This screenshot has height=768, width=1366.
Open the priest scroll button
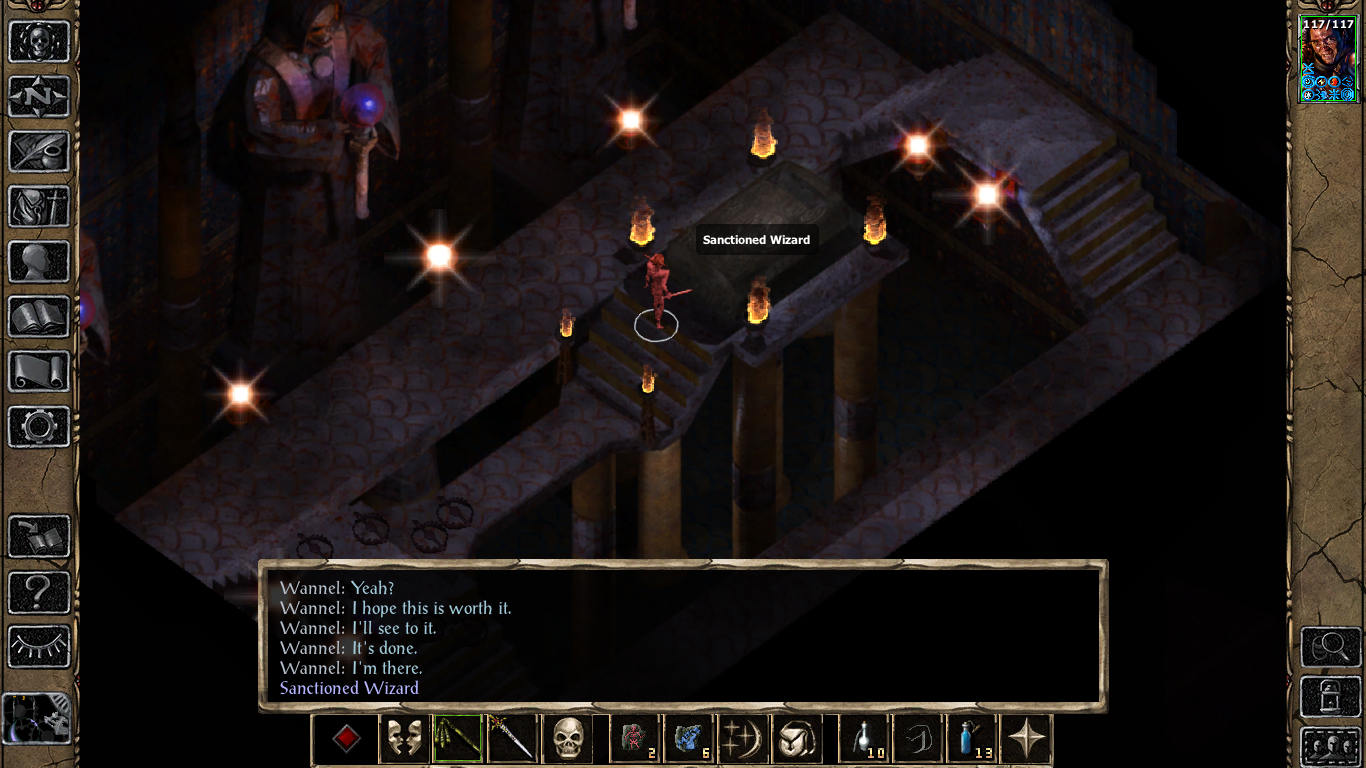39,372
